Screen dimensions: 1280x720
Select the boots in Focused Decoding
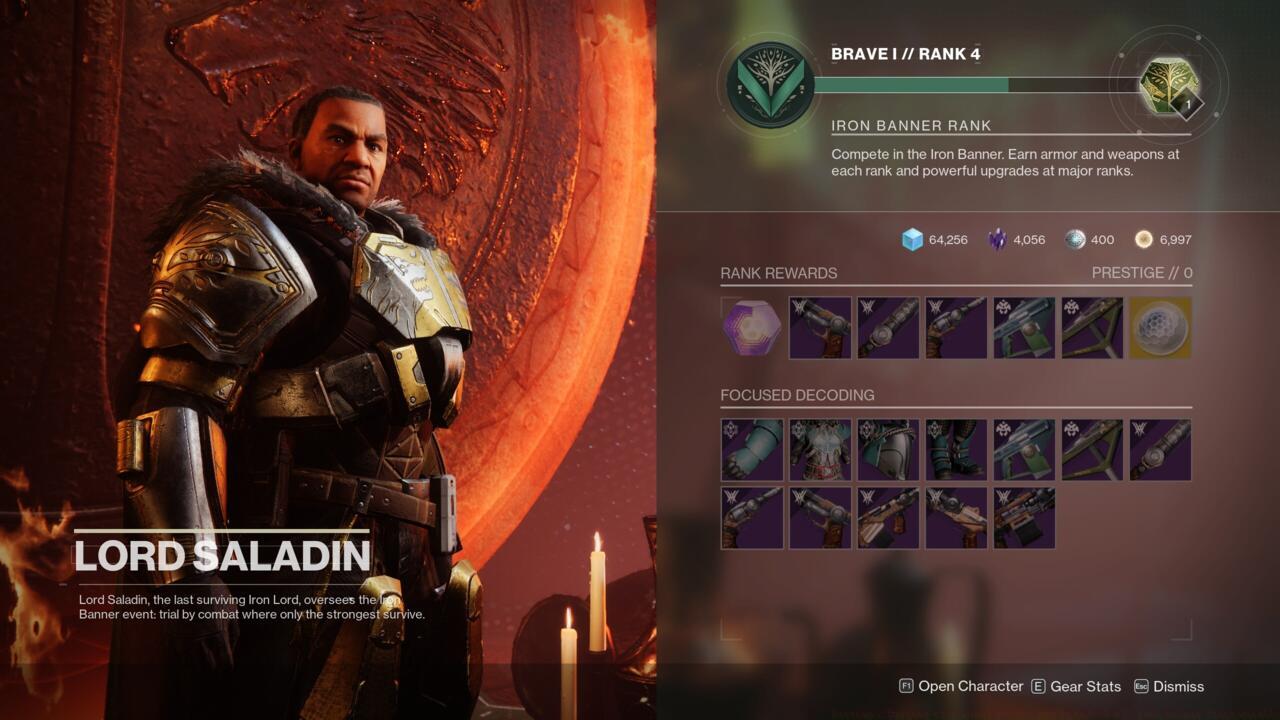coord(954,450)
